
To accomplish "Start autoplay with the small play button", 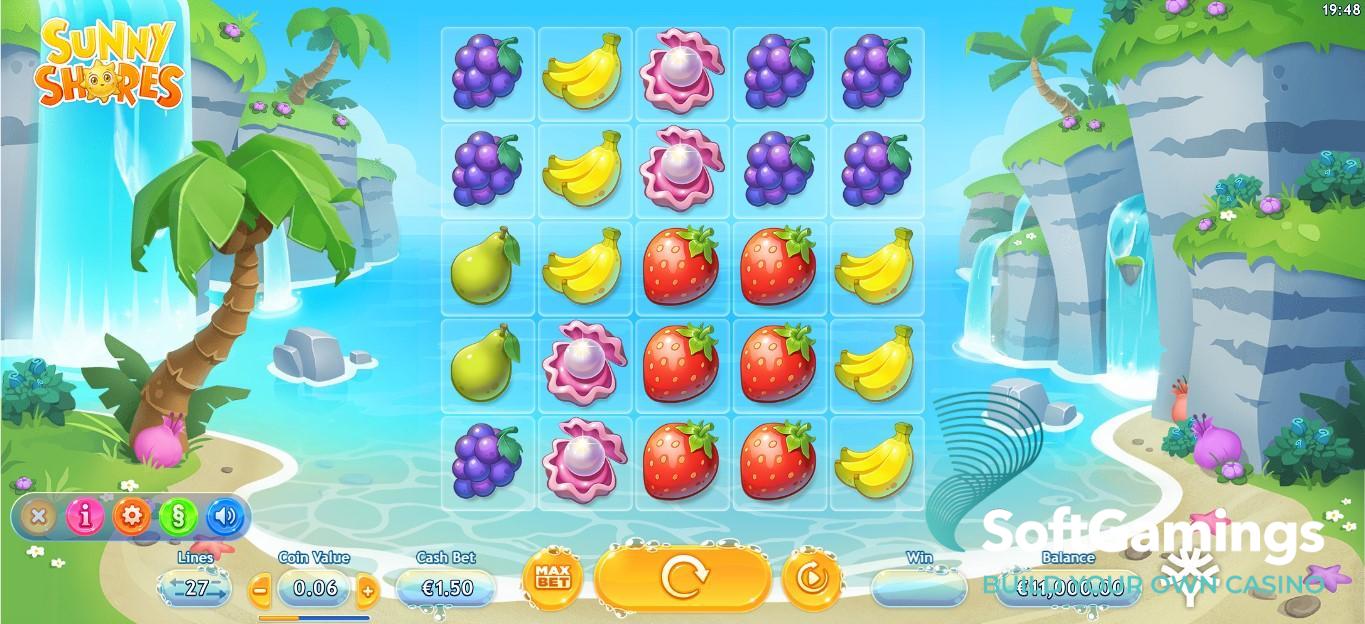I will tap(811, 578).
